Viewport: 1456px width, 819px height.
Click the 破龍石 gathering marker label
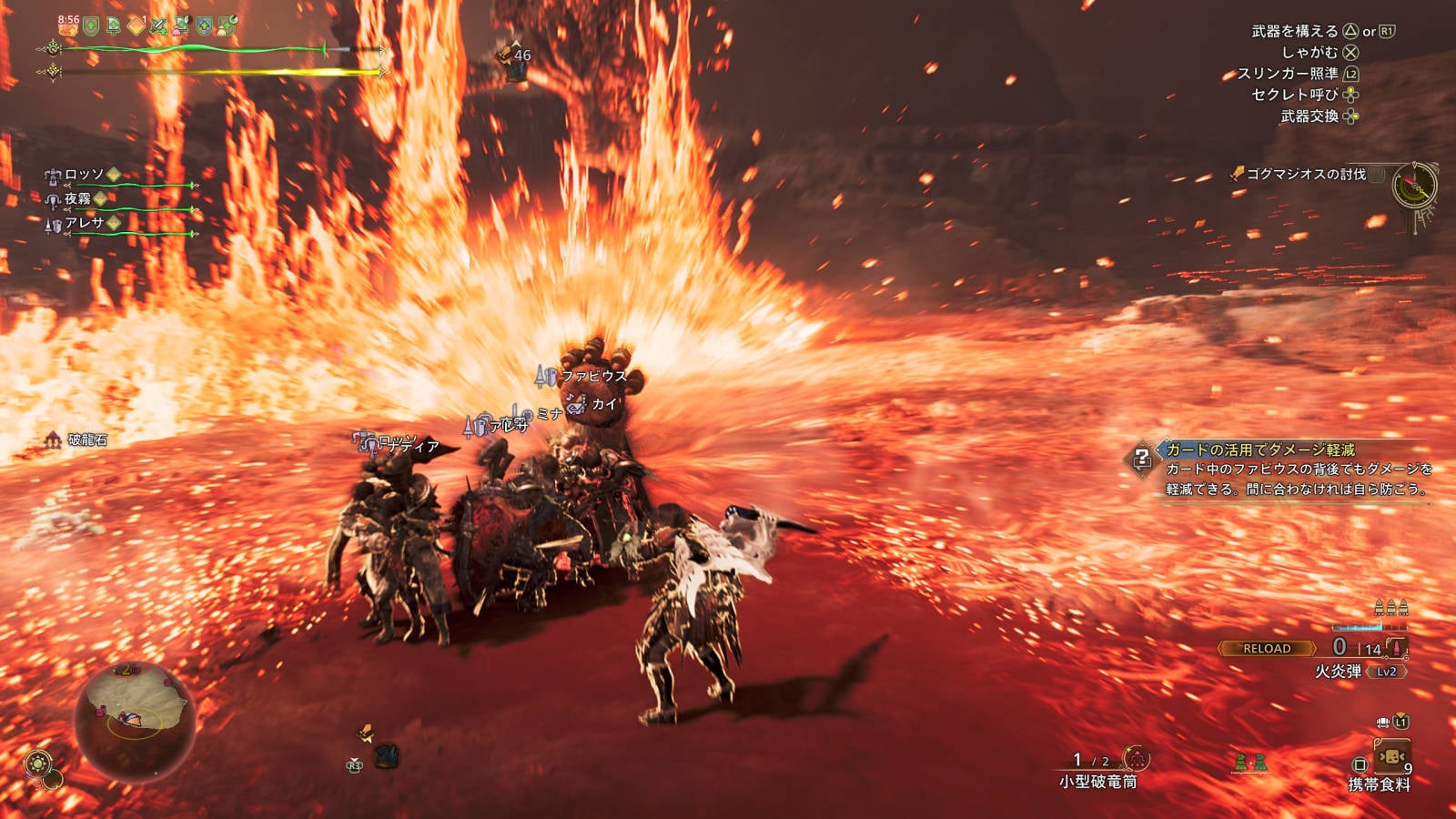tap(87, 440)
